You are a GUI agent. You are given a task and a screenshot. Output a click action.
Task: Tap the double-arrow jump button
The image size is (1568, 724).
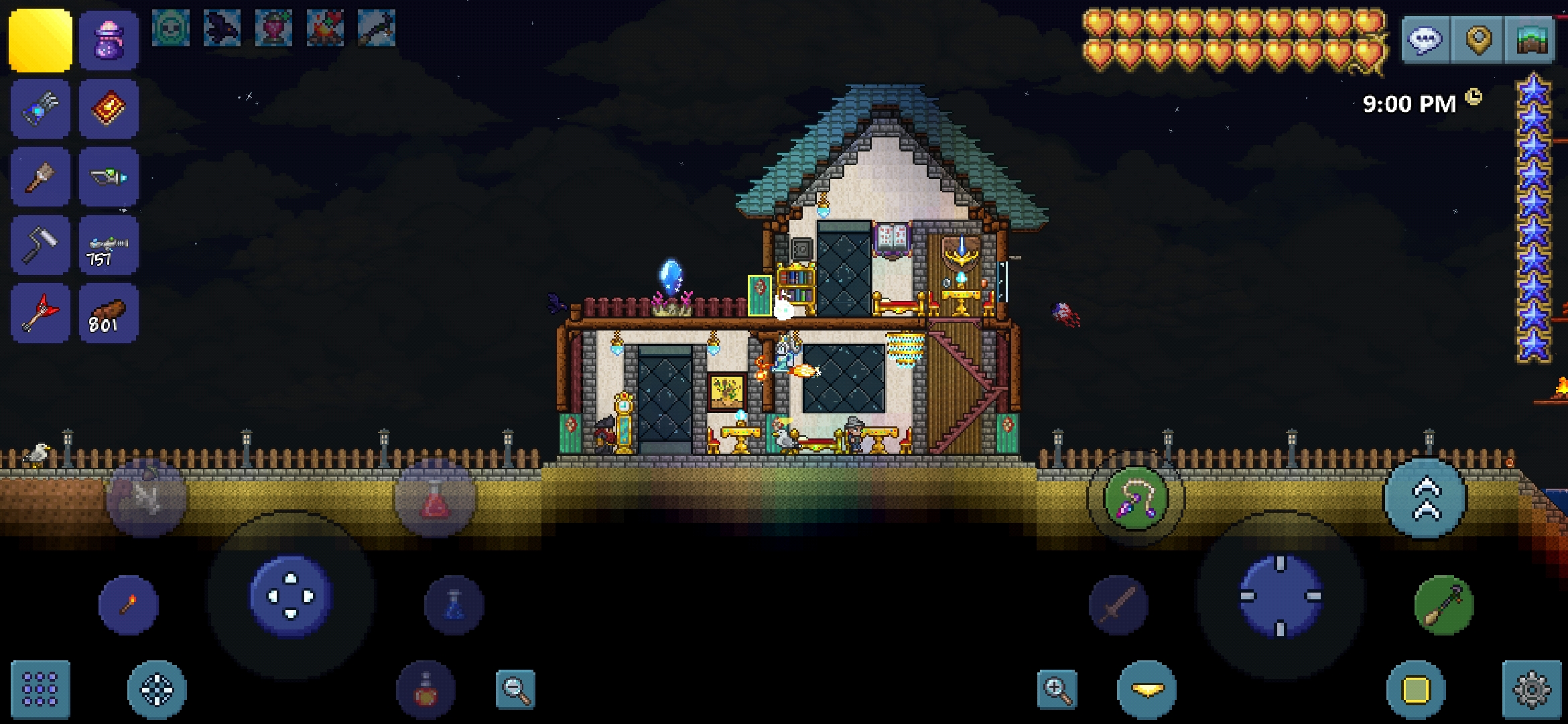tap(1425, 499)
